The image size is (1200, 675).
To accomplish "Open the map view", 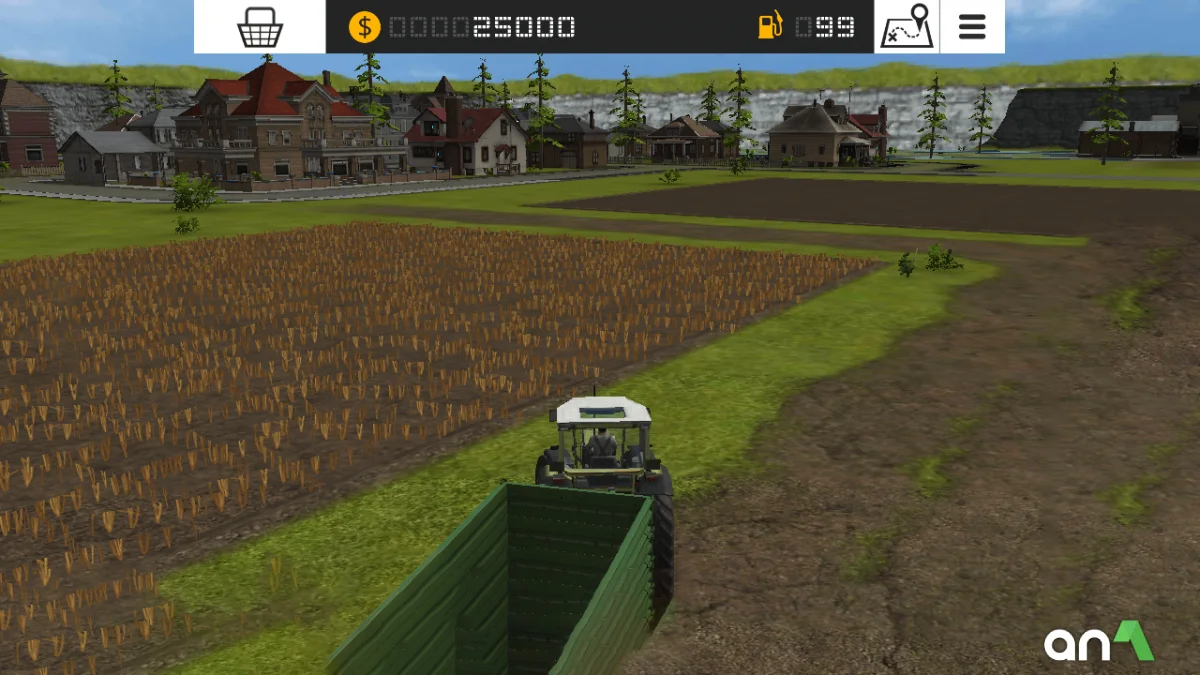I will (906, 27).
